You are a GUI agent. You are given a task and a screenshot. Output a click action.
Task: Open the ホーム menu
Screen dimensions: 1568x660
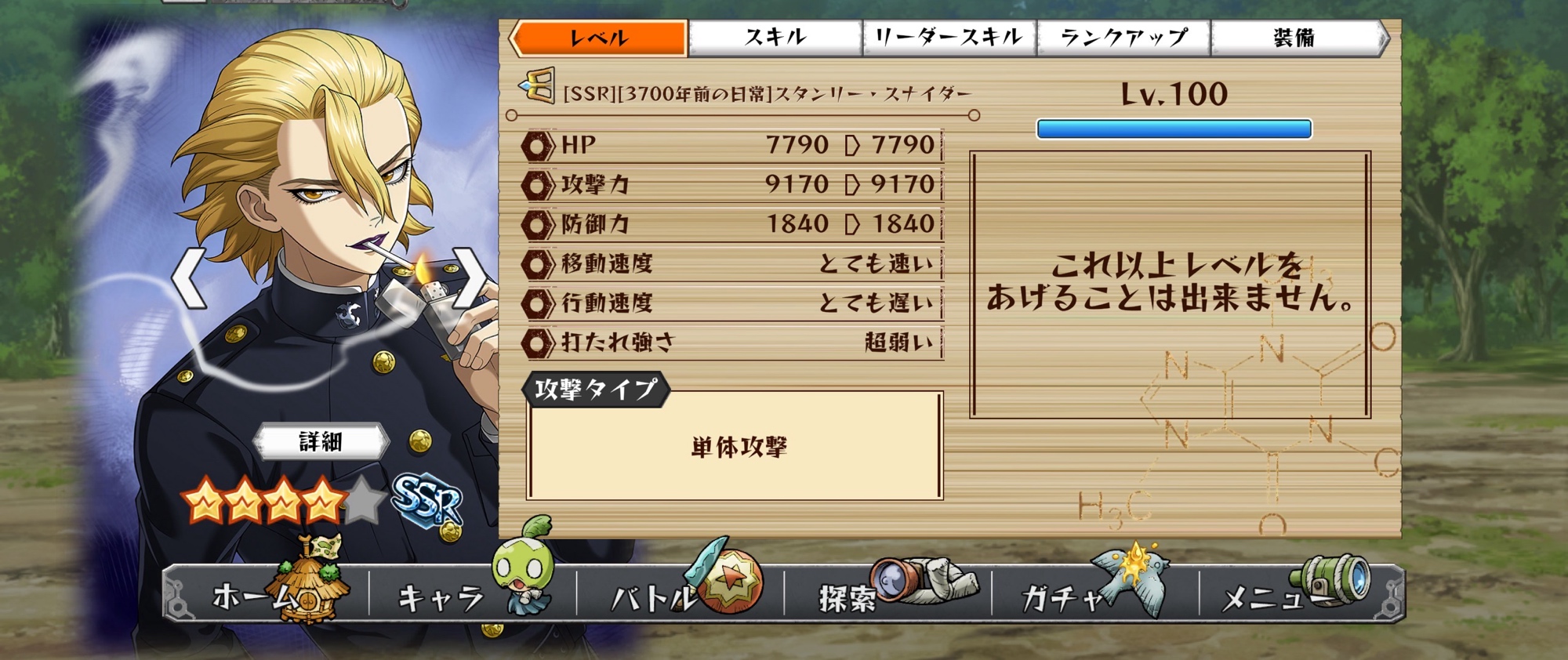coord(267,596)
